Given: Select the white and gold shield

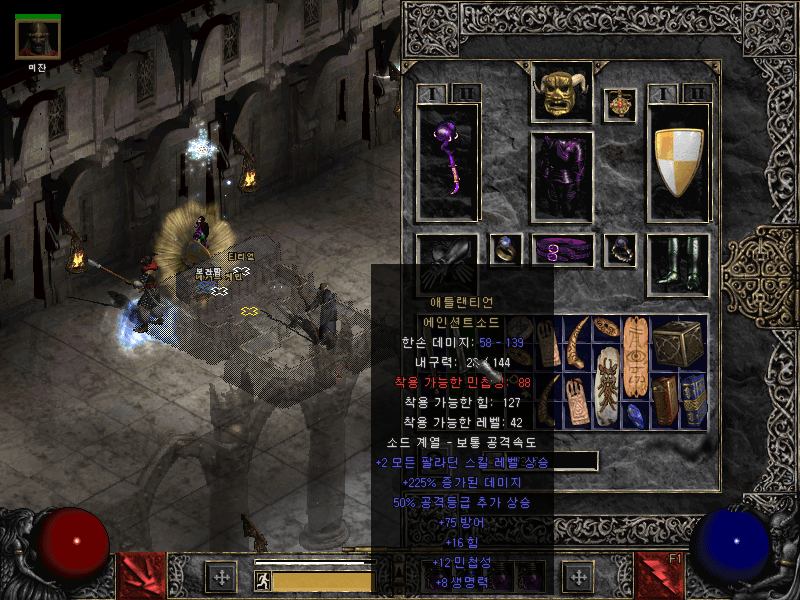Looking at the screenshot, I should pos(678,160).
